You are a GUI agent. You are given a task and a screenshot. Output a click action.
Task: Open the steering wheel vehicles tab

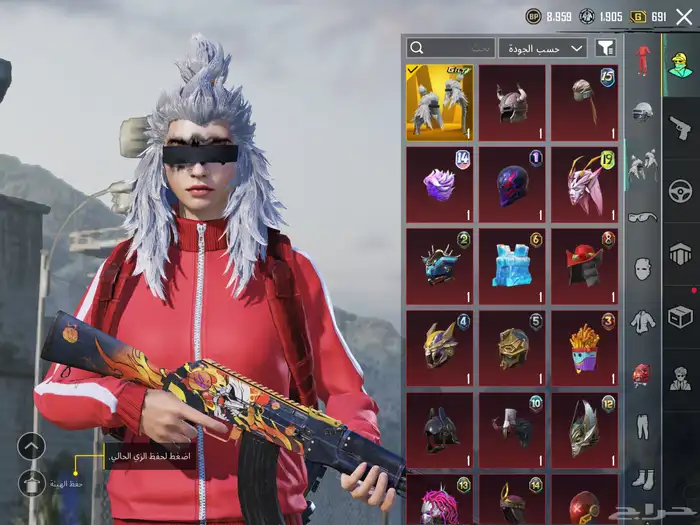(x=680, y=191)
